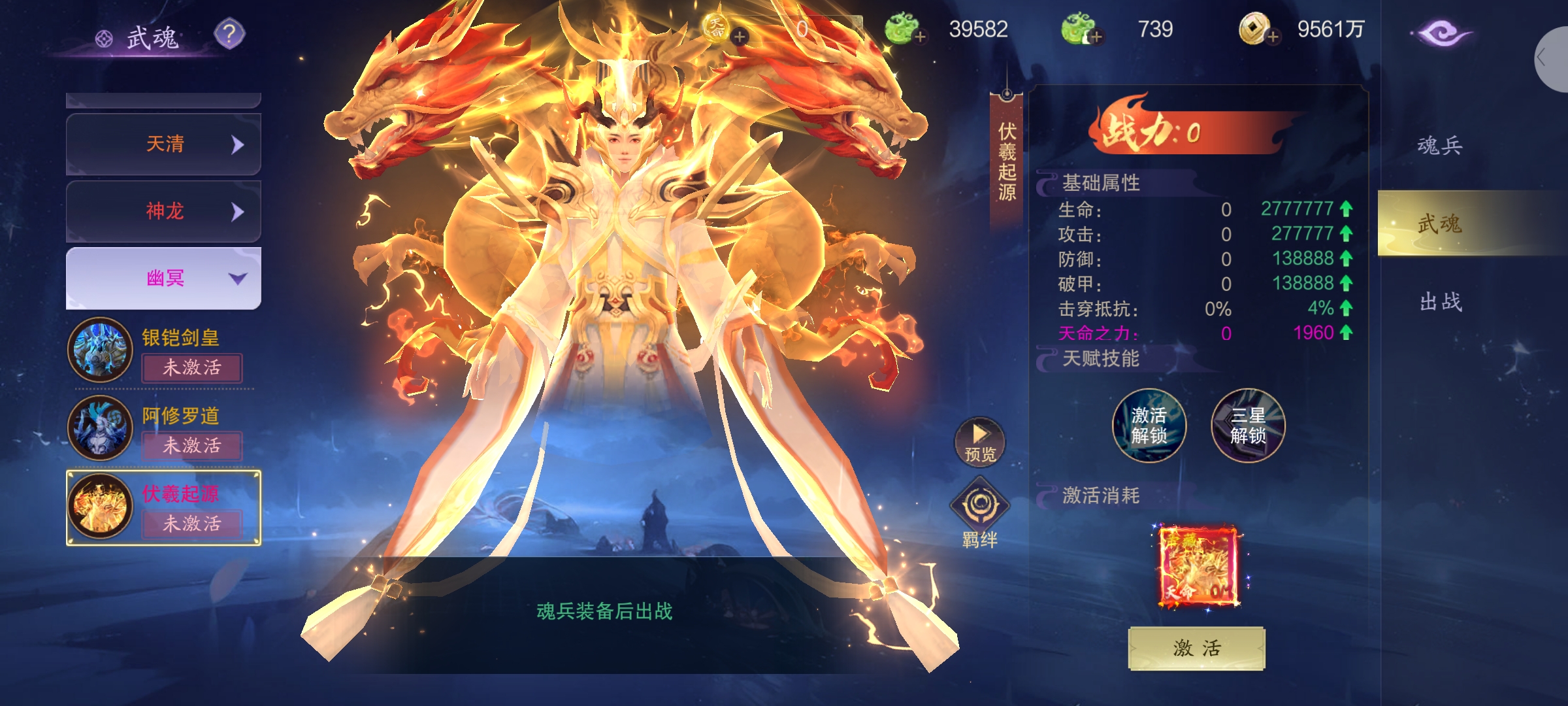View the 激活解锁 talent skill
Screen dimensions: 1568x706
click(1149, 426)
